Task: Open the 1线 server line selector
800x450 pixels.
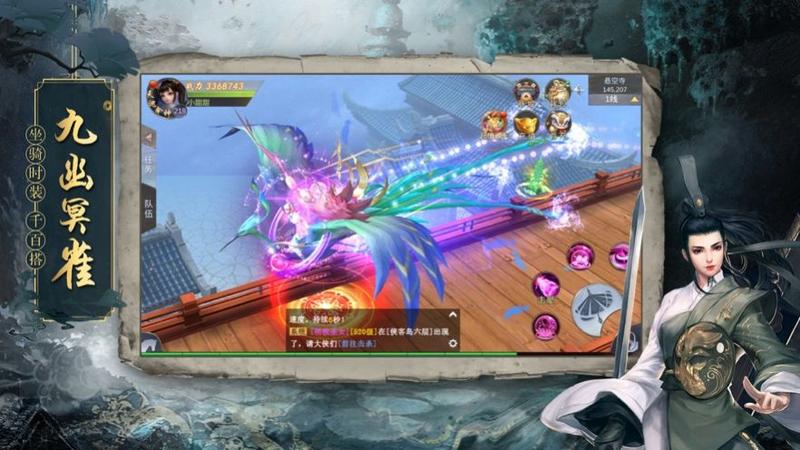Action: click(612, 100)
